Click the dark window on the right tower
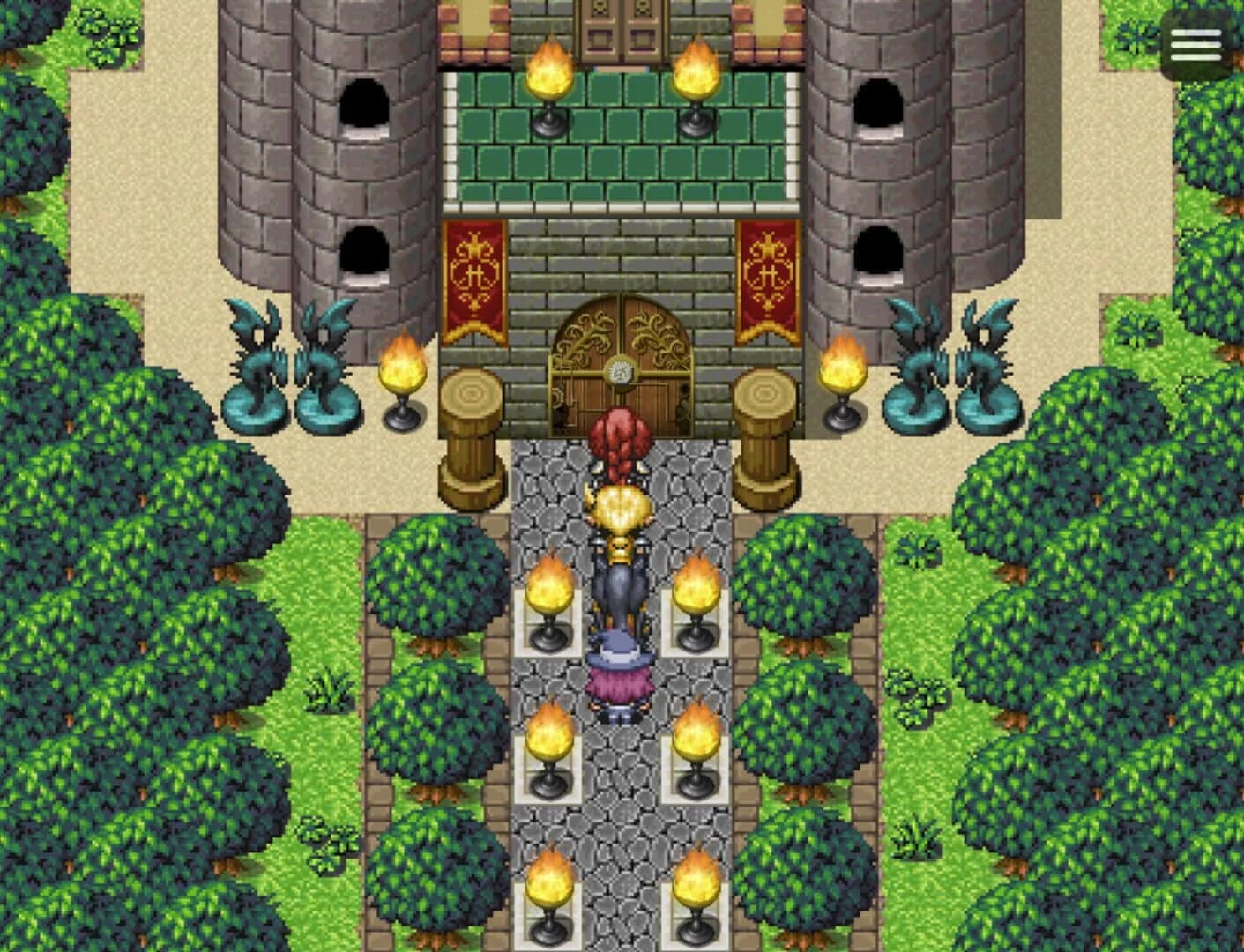 pyautogui.click(x=879, y=106)
